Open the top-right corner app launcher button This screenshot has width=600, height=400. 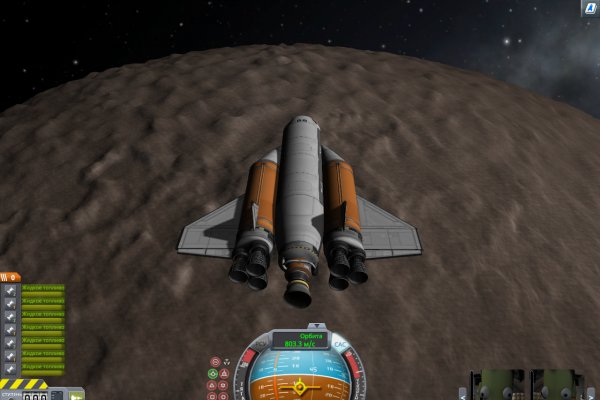click(590, 8)
